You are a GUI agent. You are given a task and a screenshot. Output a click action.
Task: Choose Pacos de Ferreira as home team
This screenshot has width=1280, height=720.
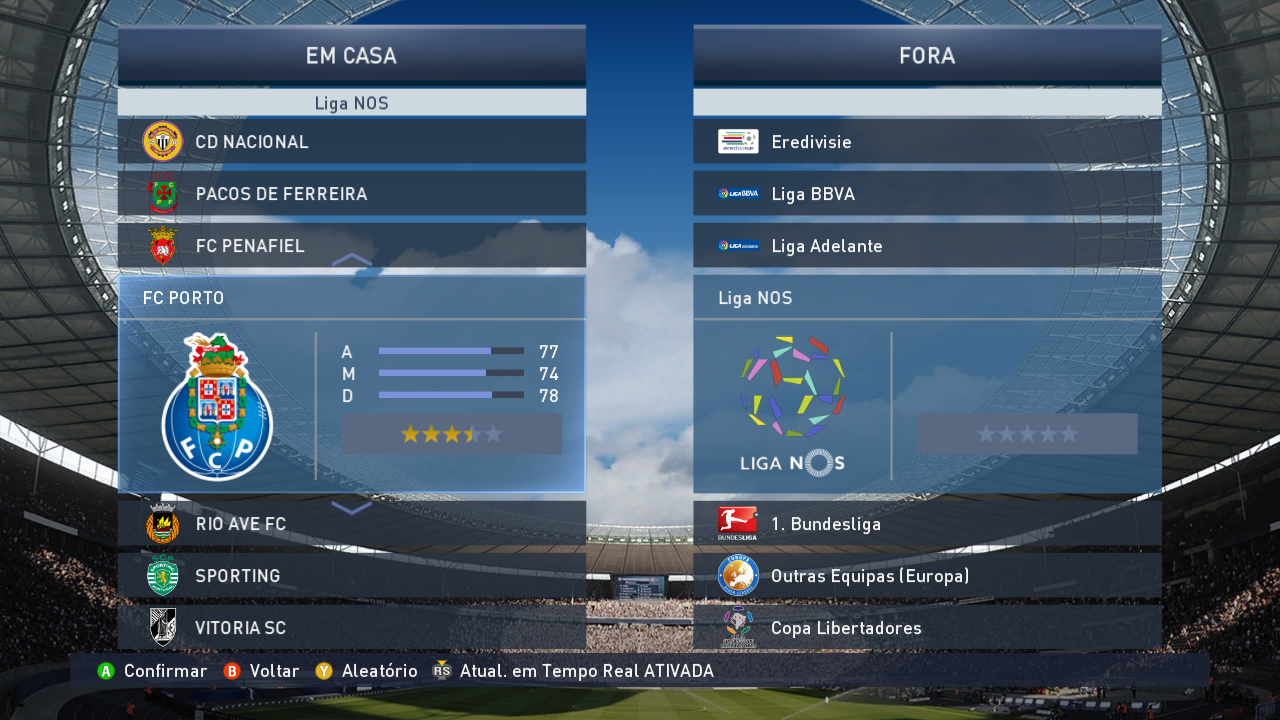tap(351, 194)
